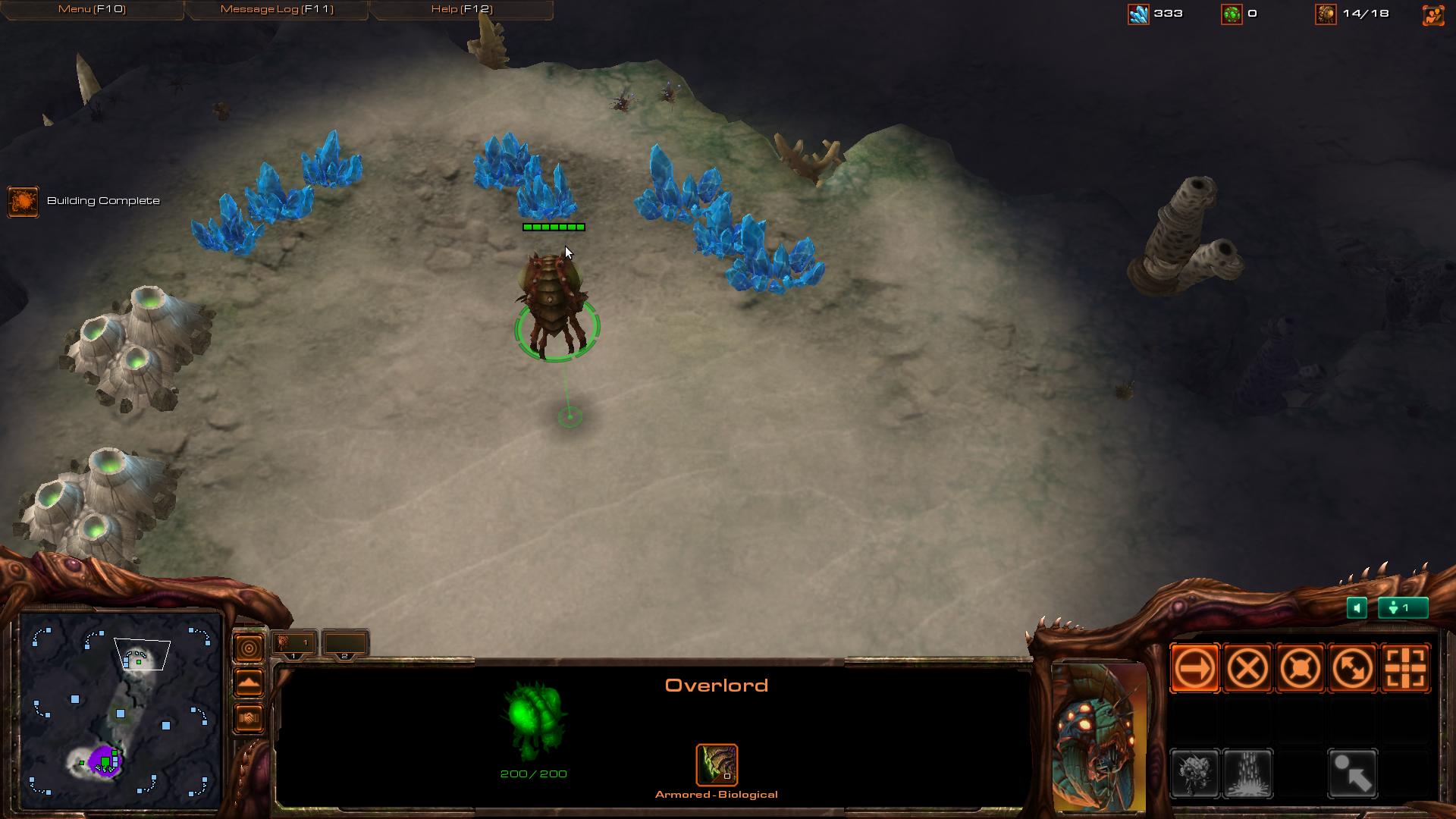Viewport: 1456px width, 819px height.
Task: Click the green Overlord wireframe
Action: click(x=534, y=720)
